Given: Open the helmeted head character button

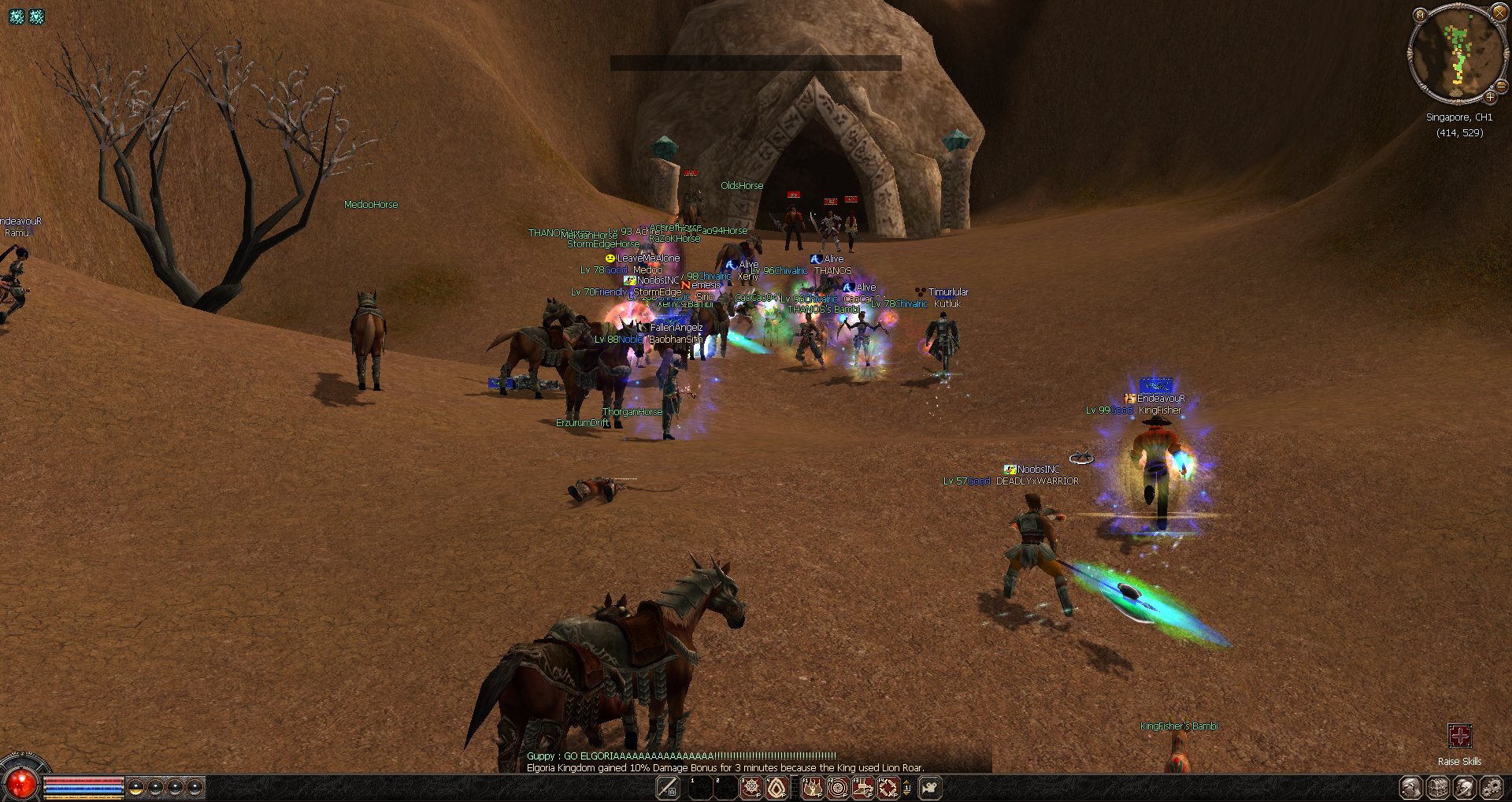Looking at the screenshot, I should tap(1411, 787).
